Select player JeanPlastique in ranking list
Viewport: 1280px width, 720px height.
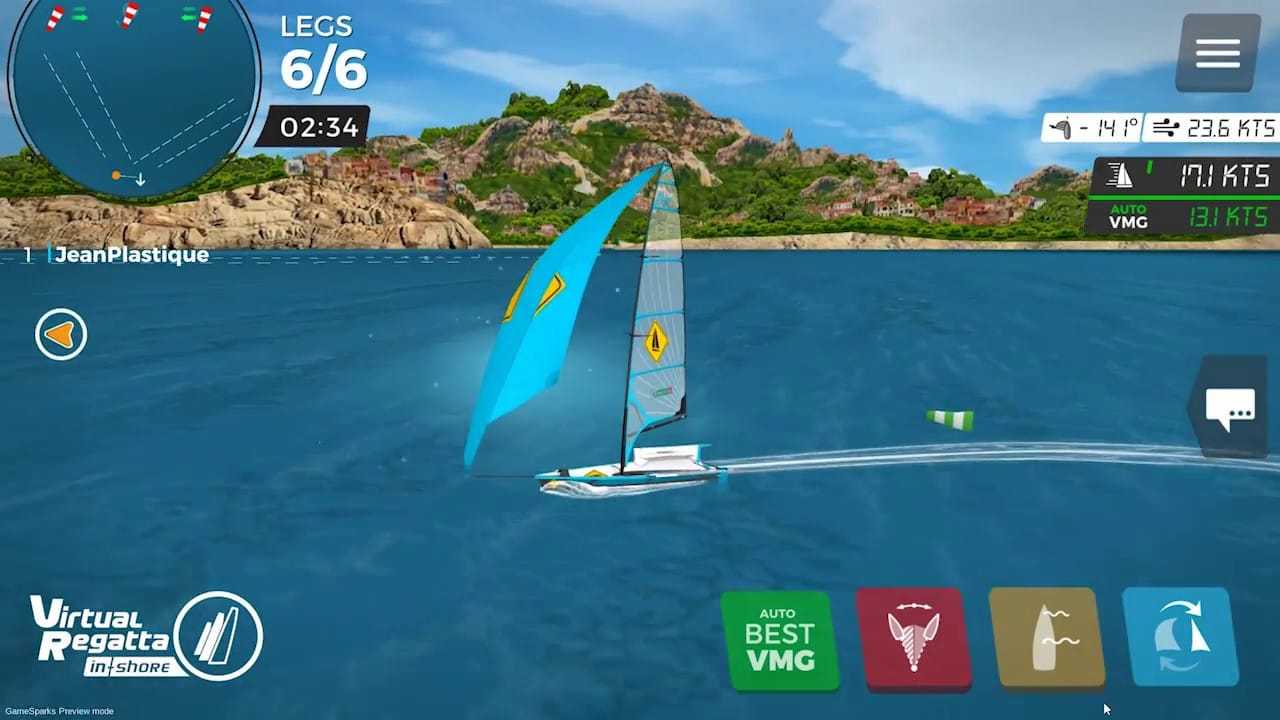tap(130, 255)
